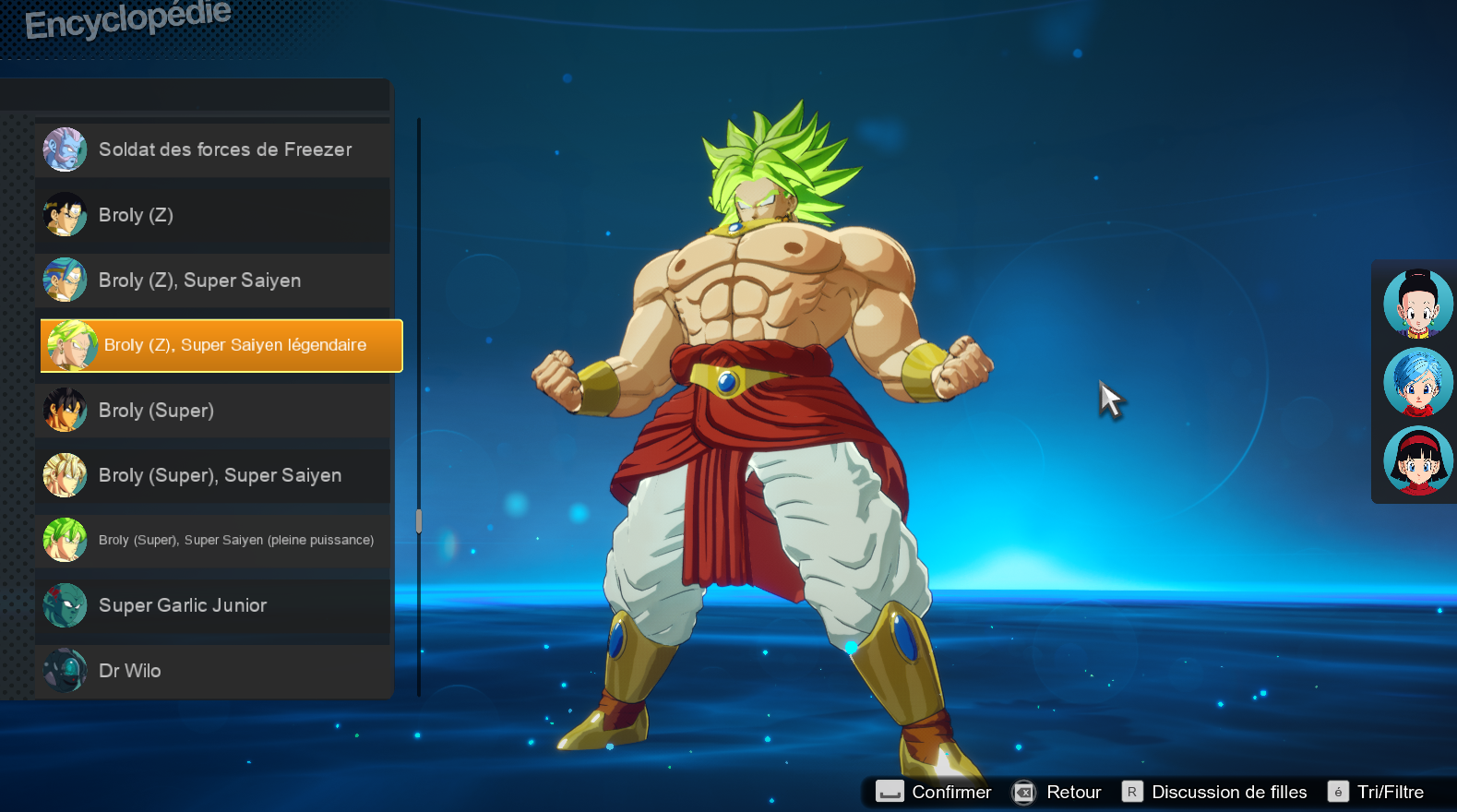Image resolution: width=1457 pixels, height=812 pixels.
Task: Click the Soldat des forces de Freezer portrait
Action: coord(64,149)
